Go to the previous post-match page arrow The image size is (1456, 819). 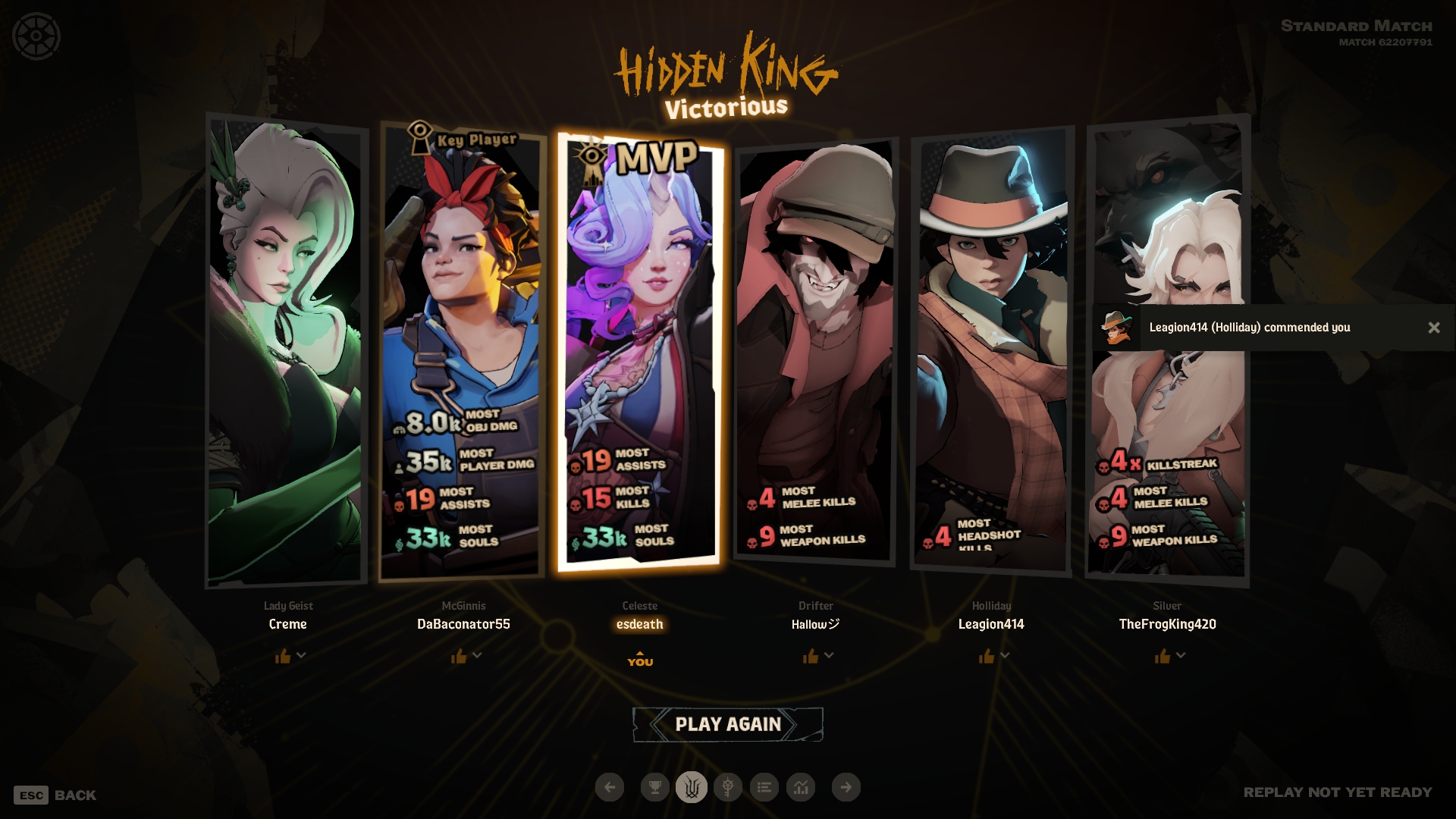[x=610, y=787]
